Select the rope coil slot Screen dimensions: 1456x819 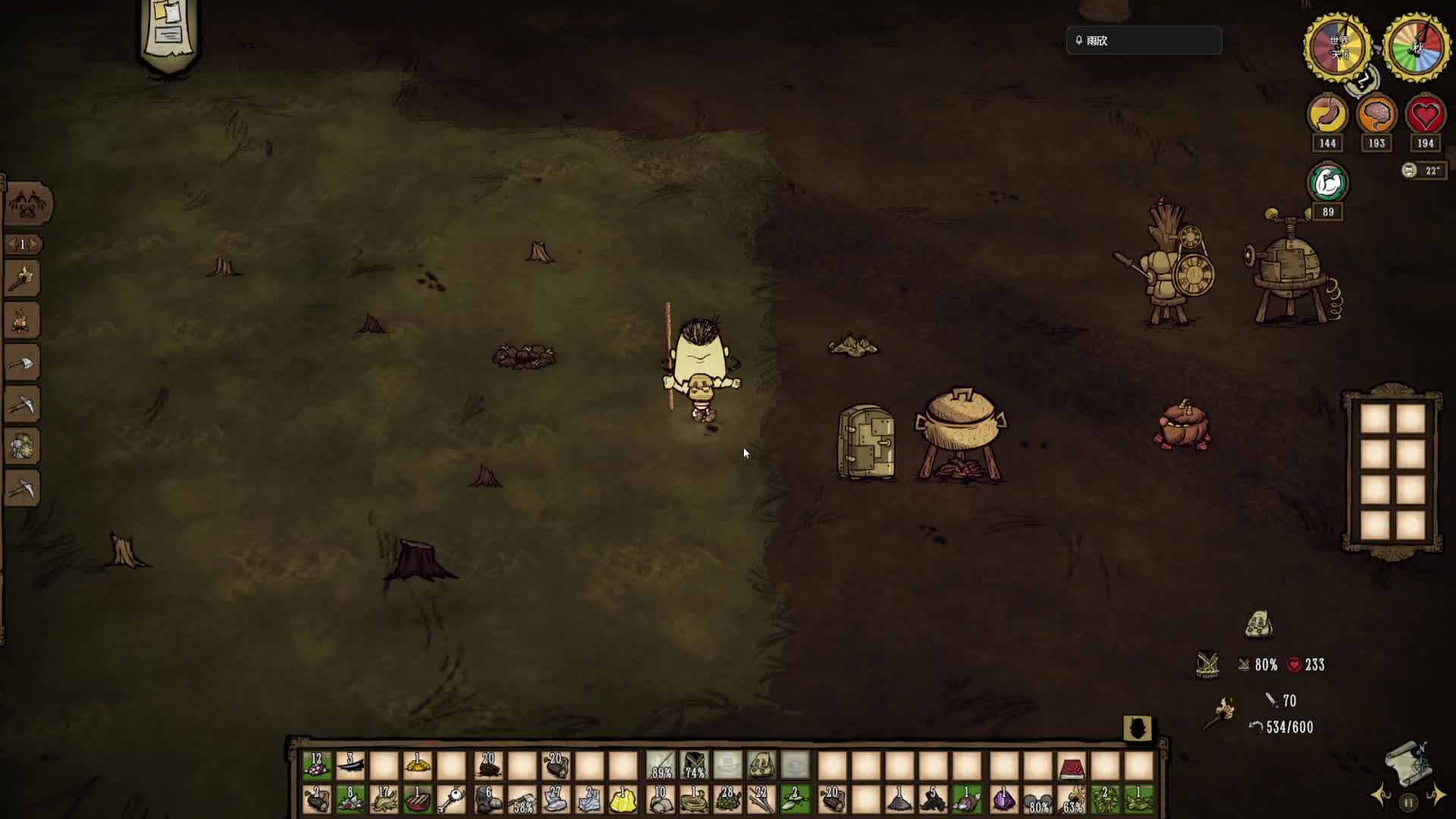click(694, 800)
